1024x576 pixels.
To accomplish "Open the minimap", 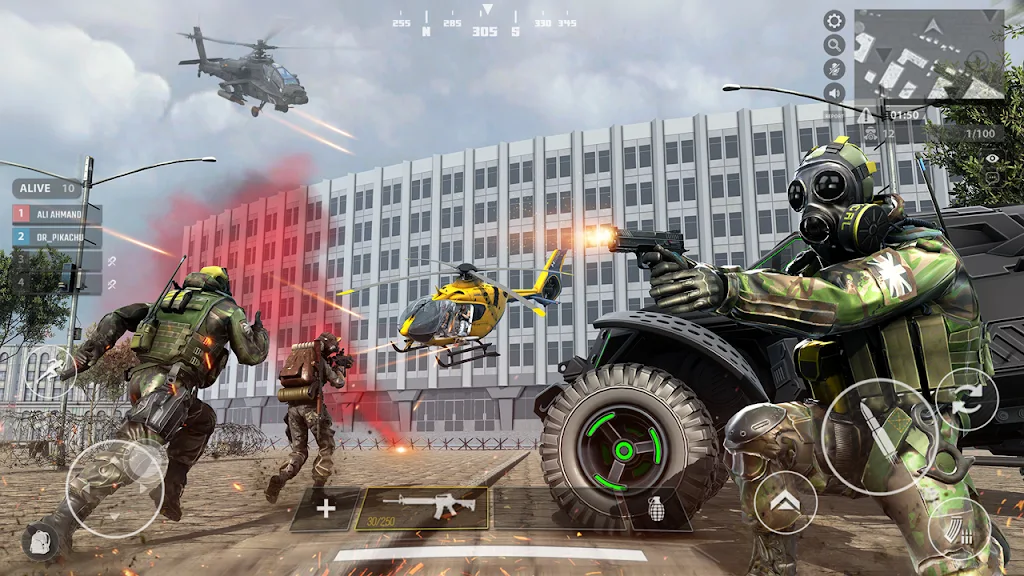I will pos(929,55).
